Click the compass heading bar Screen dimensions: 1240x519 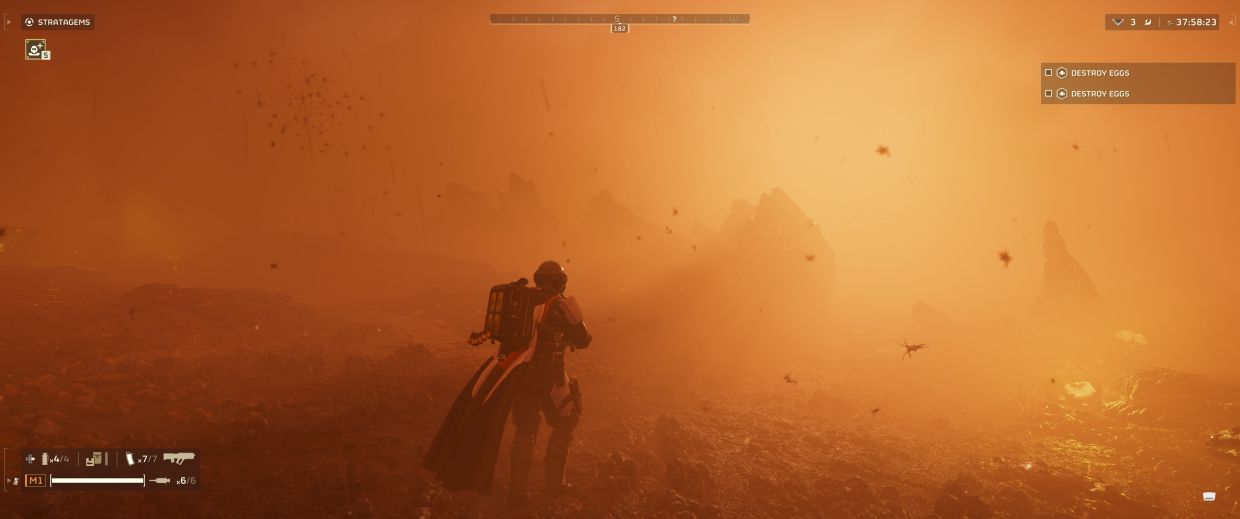pyautogui.click(x=619, y=19)
